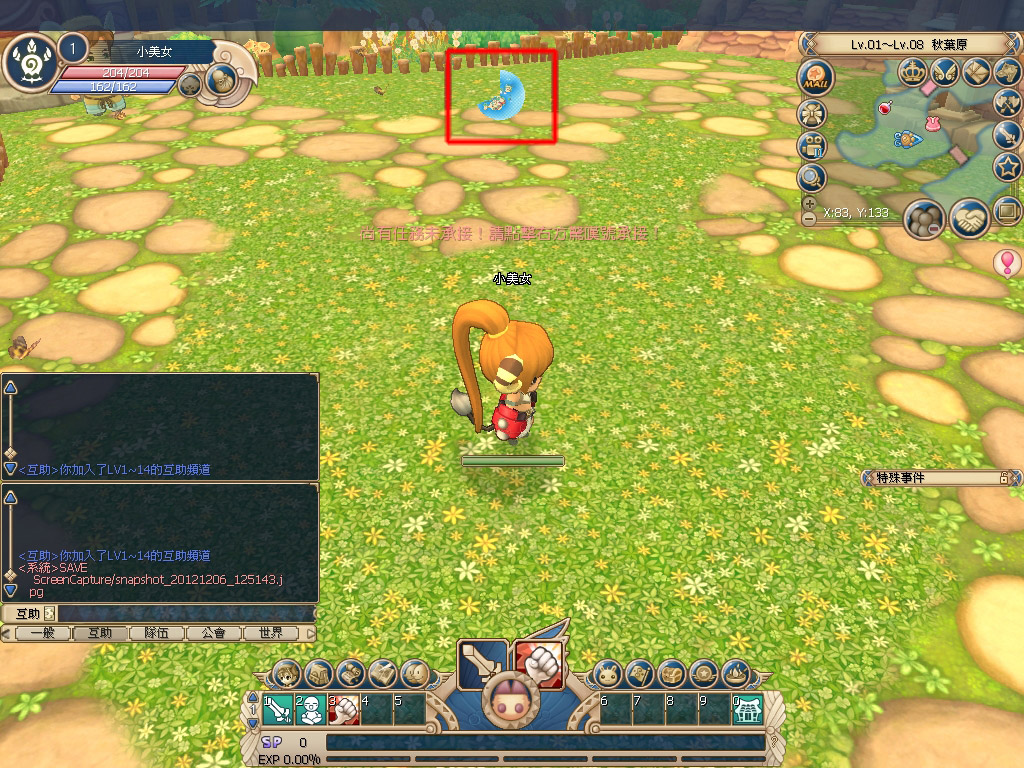Use the fist skill in hotbar slot 3

(x=343, y=710)
